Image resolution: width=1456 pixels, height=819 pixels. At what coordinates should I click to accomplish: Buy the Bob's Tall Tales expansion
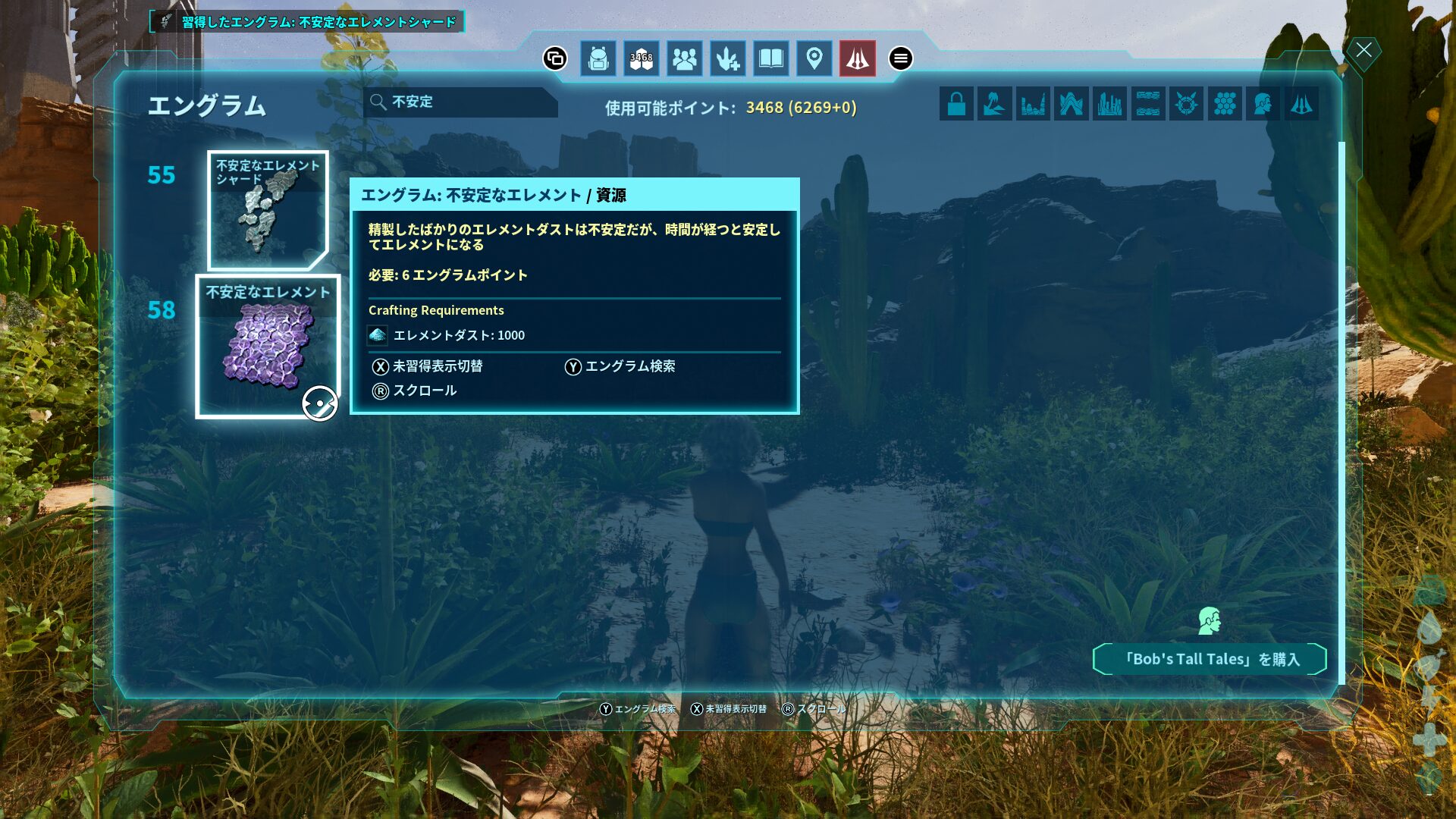(1210, 659)
